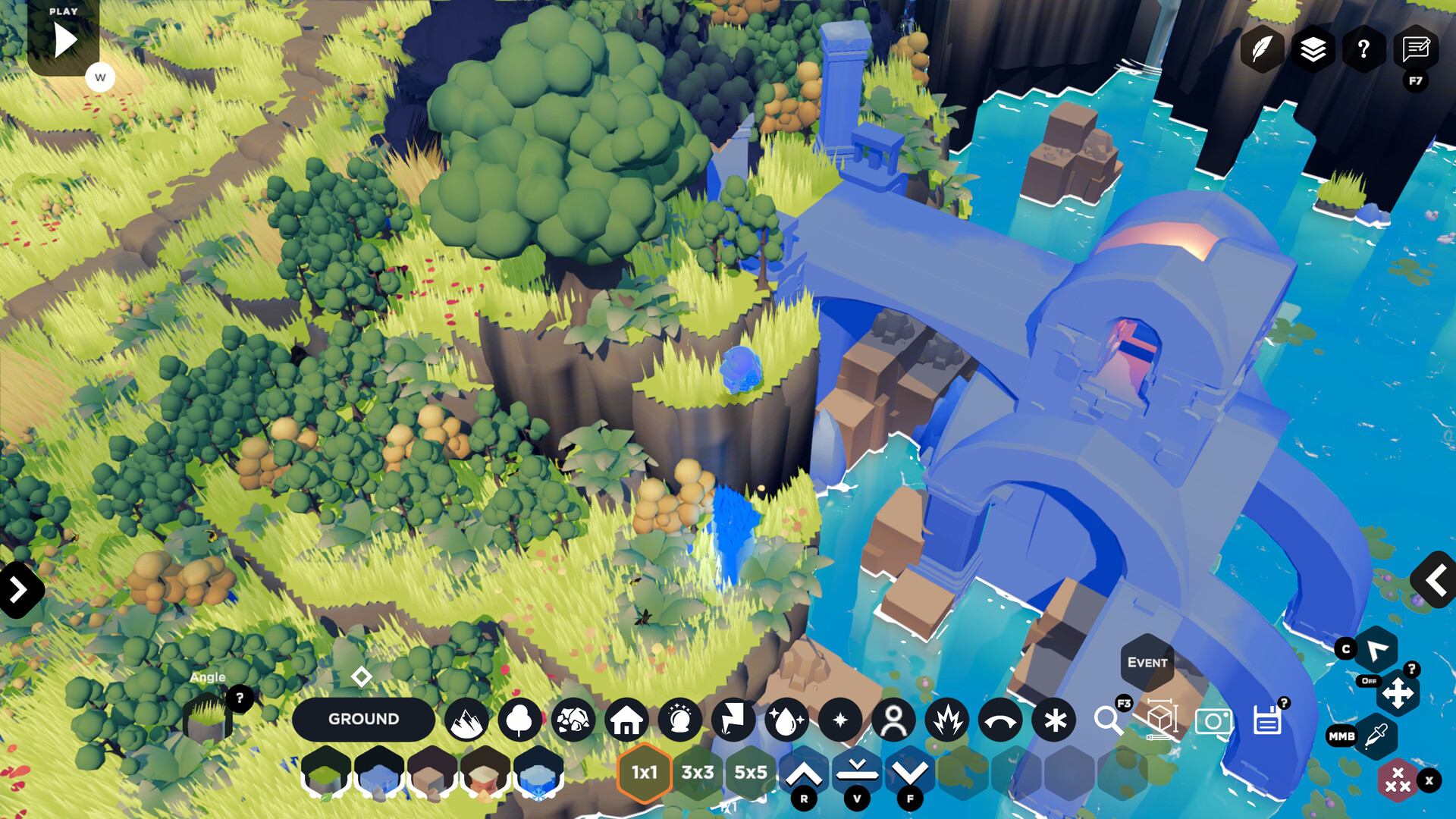The image size is (1456, 819).
Task: Expand the left side panel arrow
Action: [x=17, y=588]
